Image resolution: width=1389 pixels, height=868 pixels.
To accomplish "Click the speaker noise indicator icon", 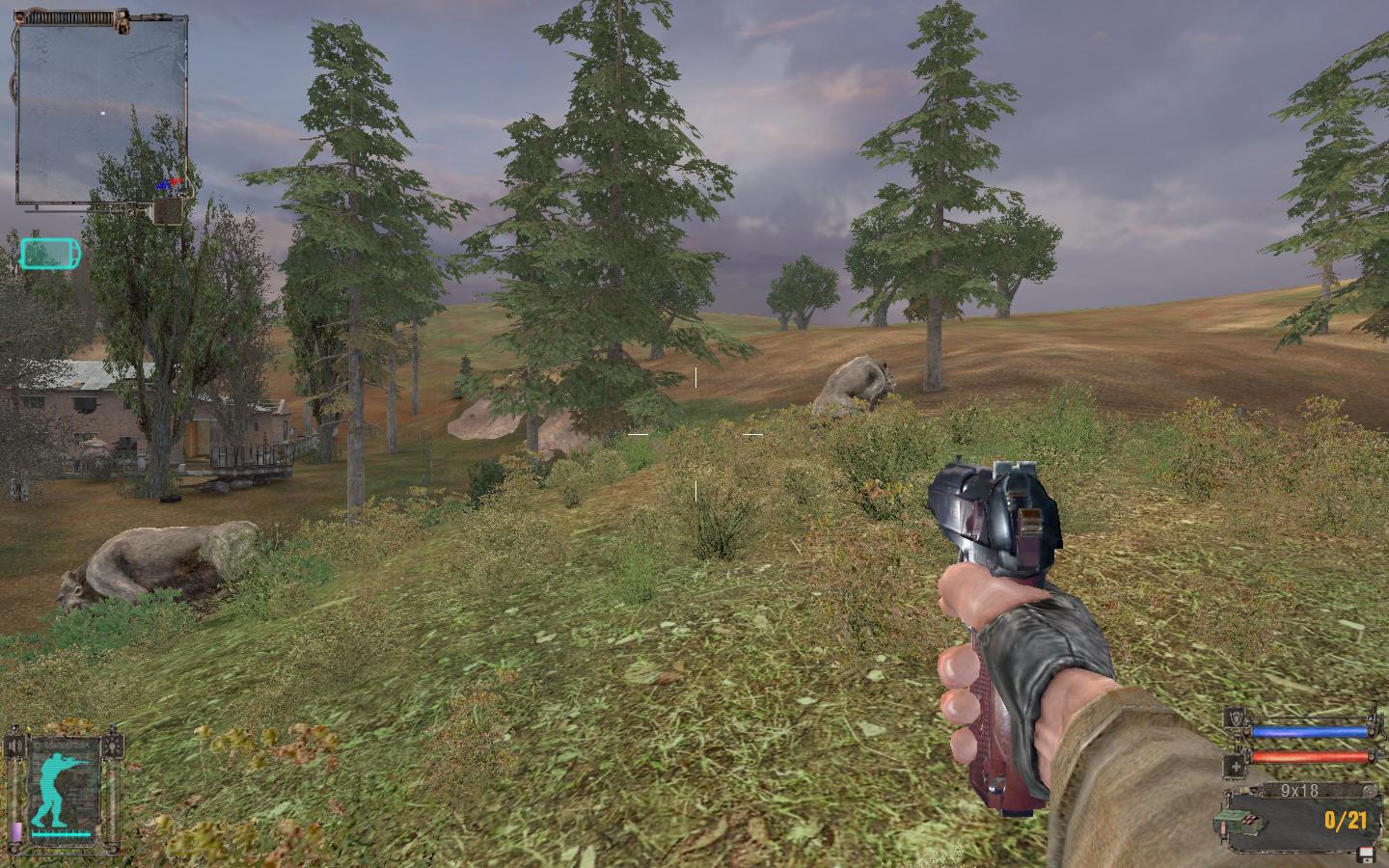I will (14, 746).
